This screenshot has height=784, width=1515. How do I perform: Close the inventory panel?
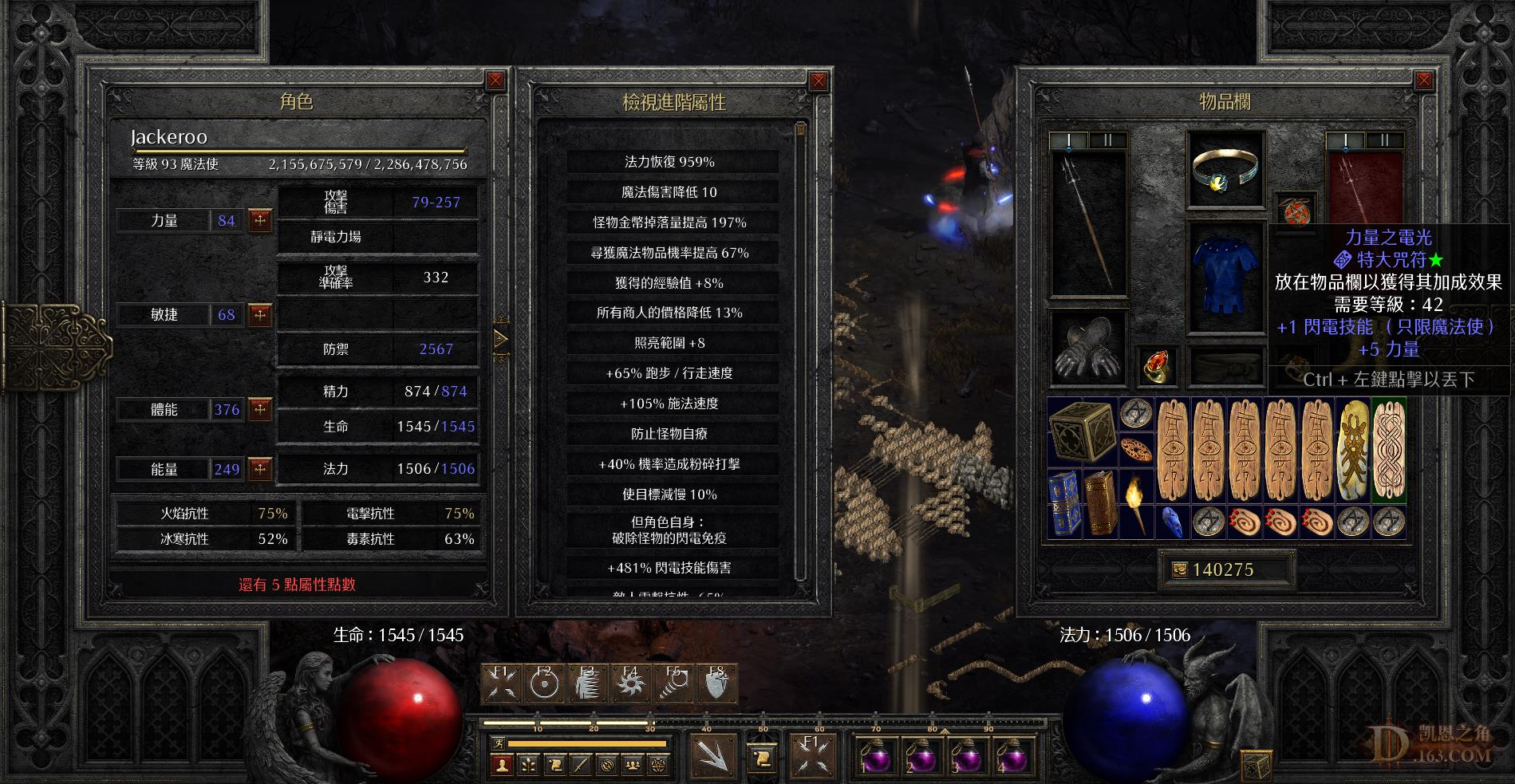tap(1424, 81)
